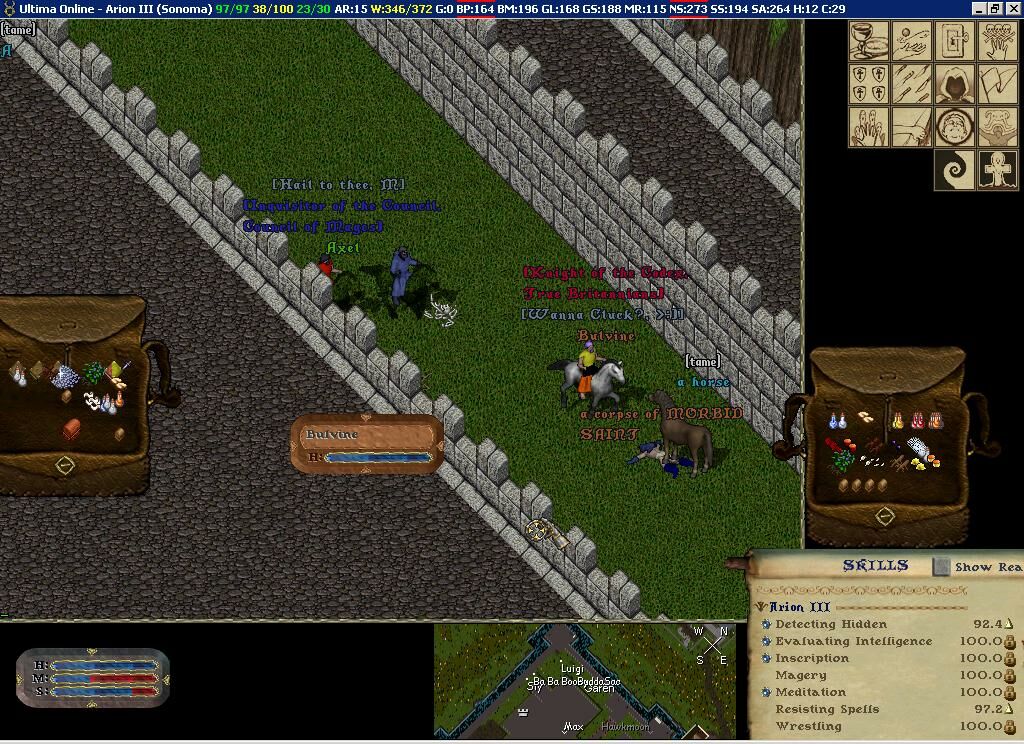1024x744 pixels.
Task: Use the Detecting Hidden skill button
Action: [766, 624]
